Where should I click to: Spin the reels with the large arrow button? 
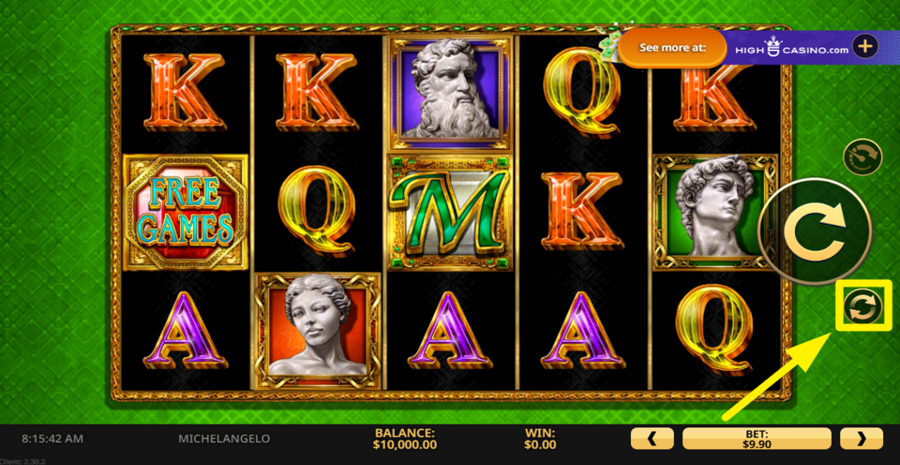[x=800, y=233]
